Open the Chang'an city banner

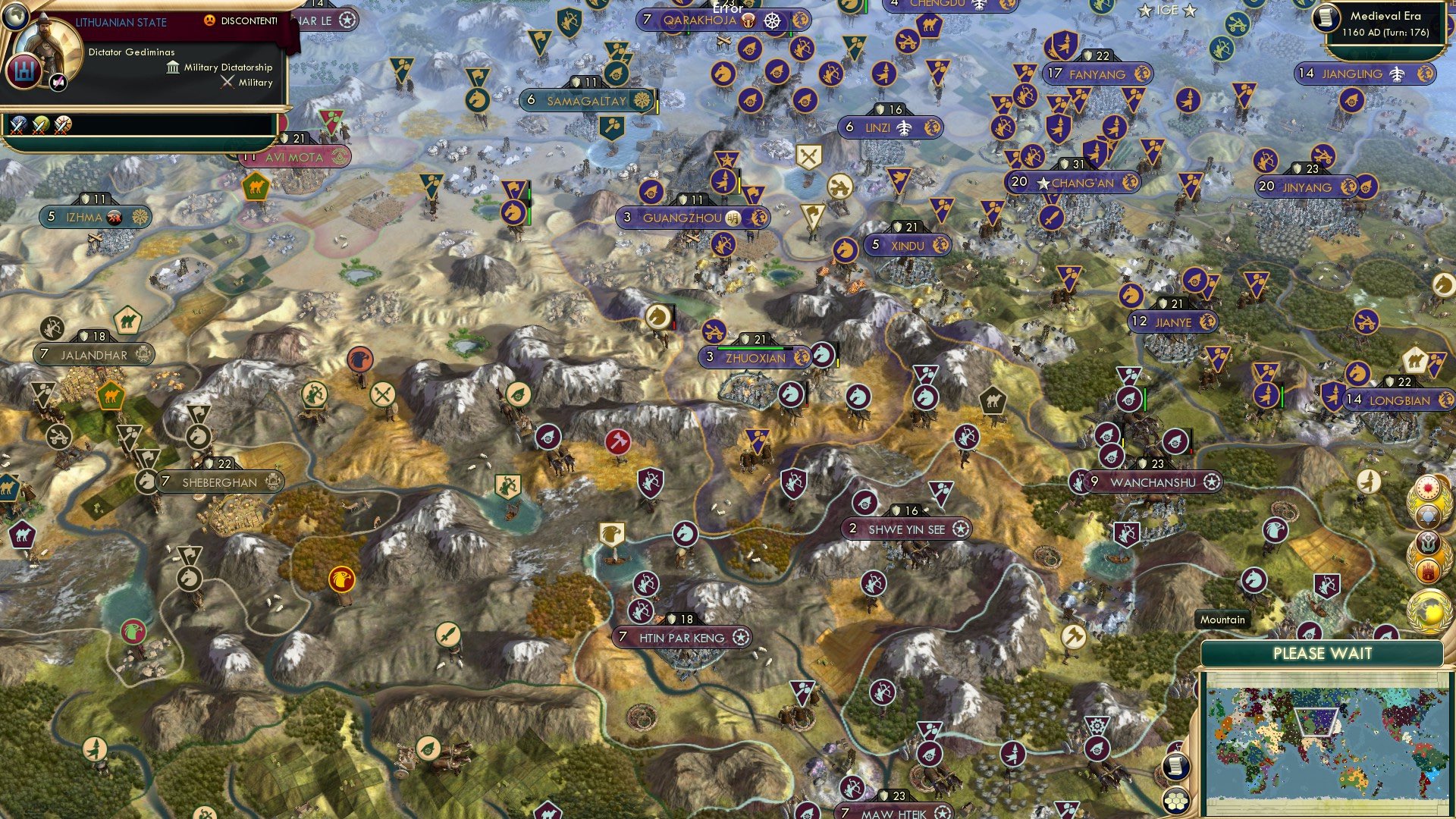[1072, 183]
